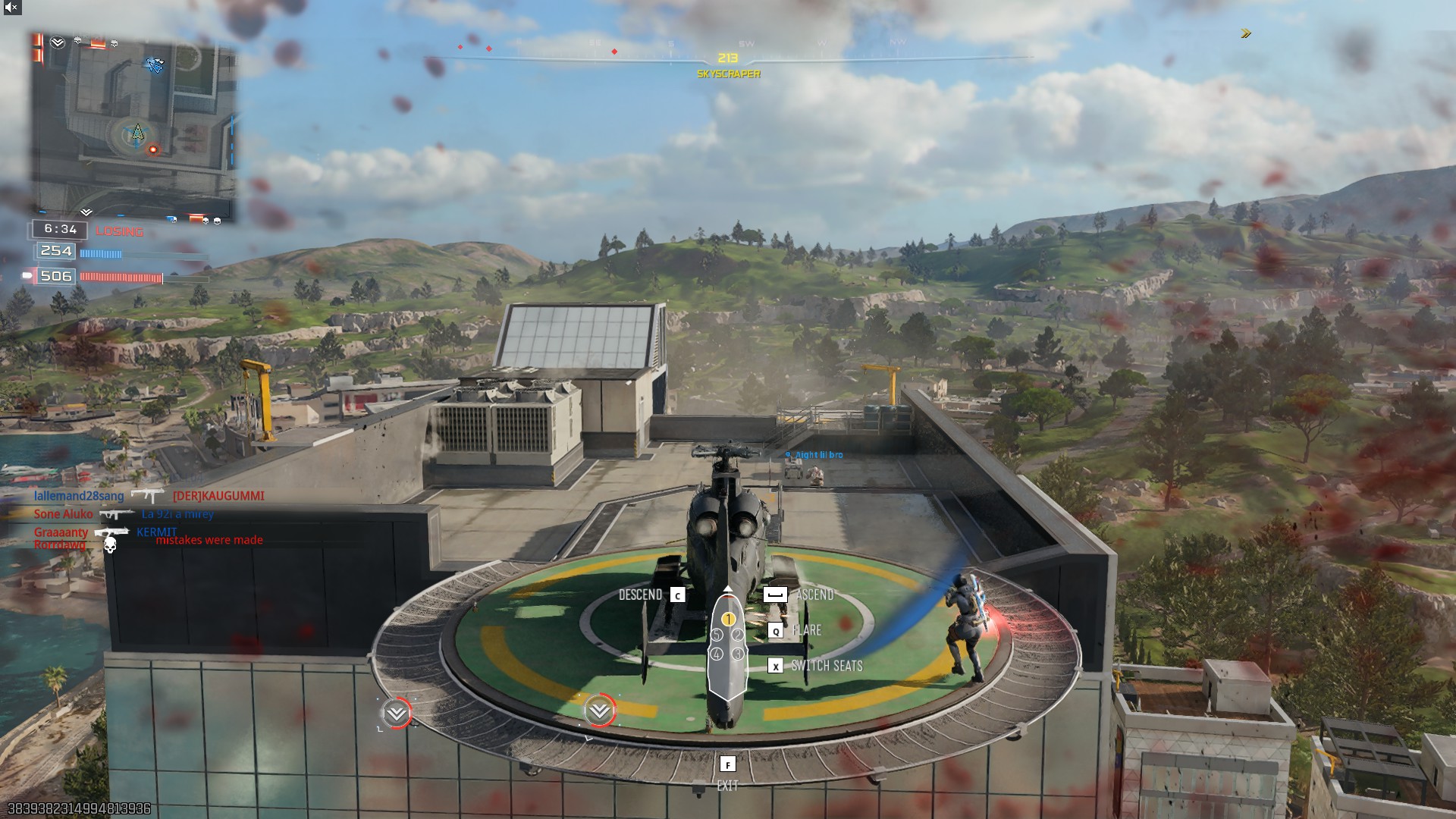
Task: Click the SKYSCRAPER objective label
Action: 727,75
